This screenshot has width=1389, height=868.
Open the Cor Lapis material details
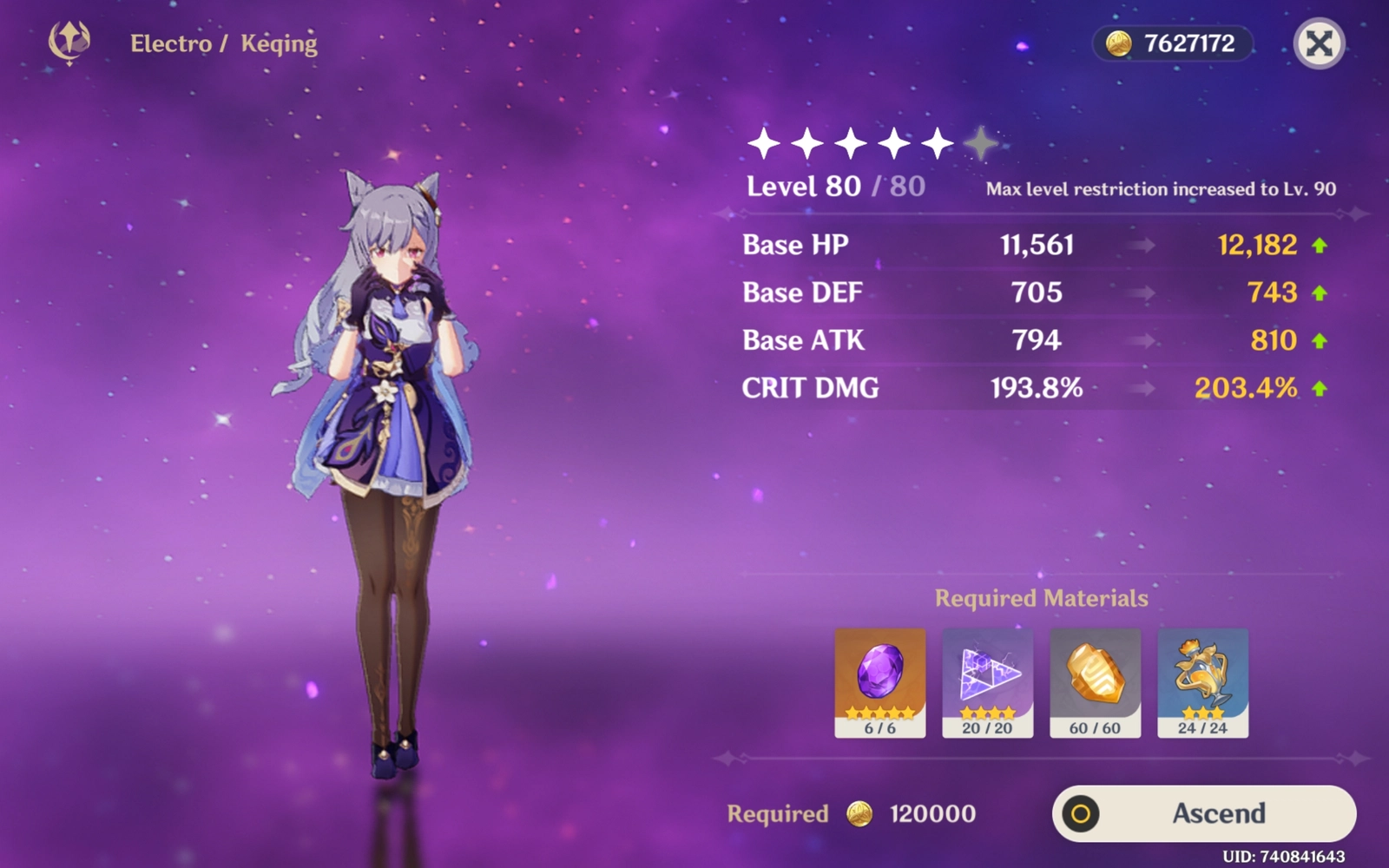[1095, 682]
